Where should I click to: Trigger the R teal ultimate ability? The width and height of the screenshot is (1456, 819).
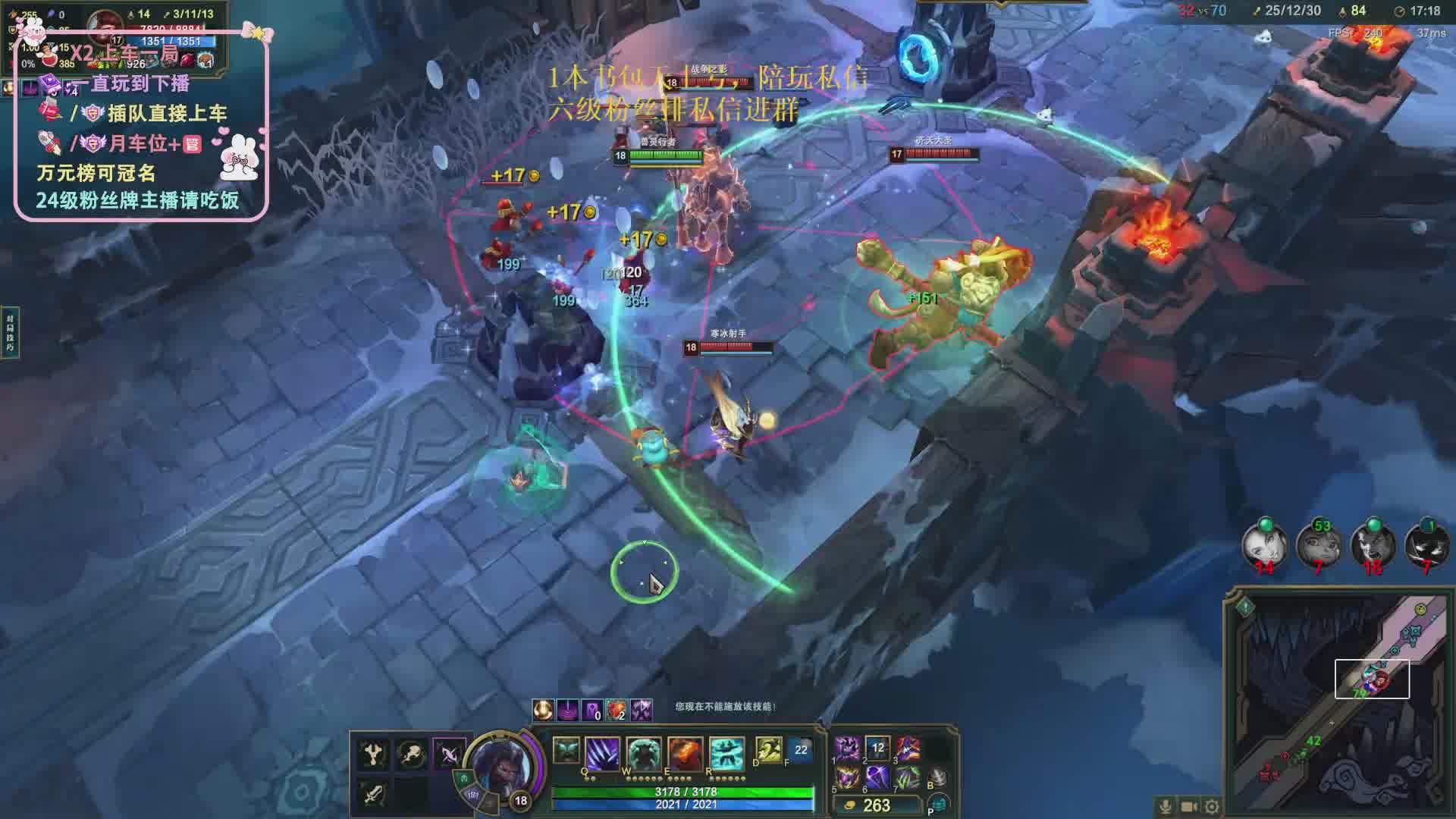click(x=726, y=755)
